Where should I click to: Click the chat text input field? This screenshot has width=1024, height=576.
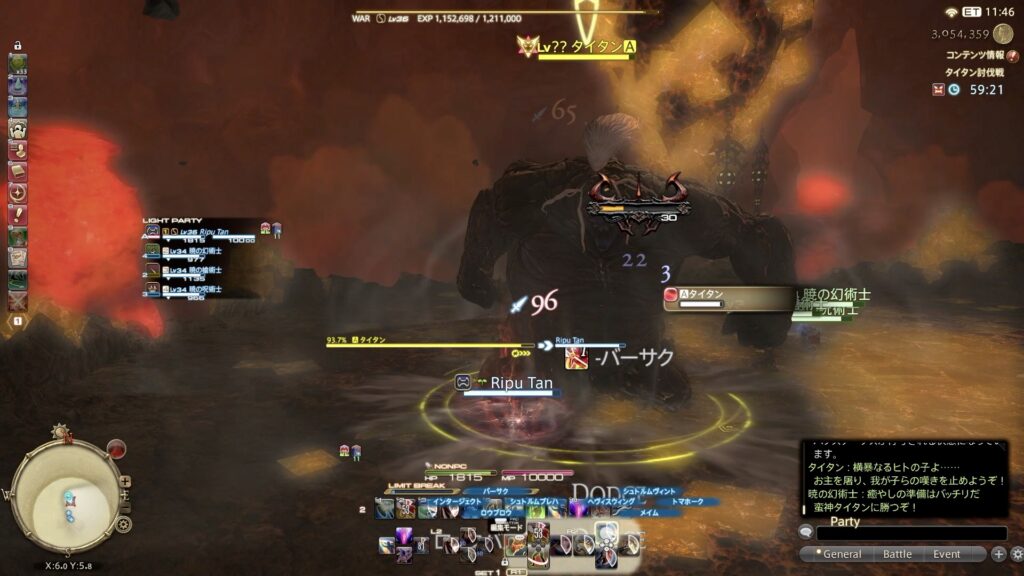(x=910, y=534)
